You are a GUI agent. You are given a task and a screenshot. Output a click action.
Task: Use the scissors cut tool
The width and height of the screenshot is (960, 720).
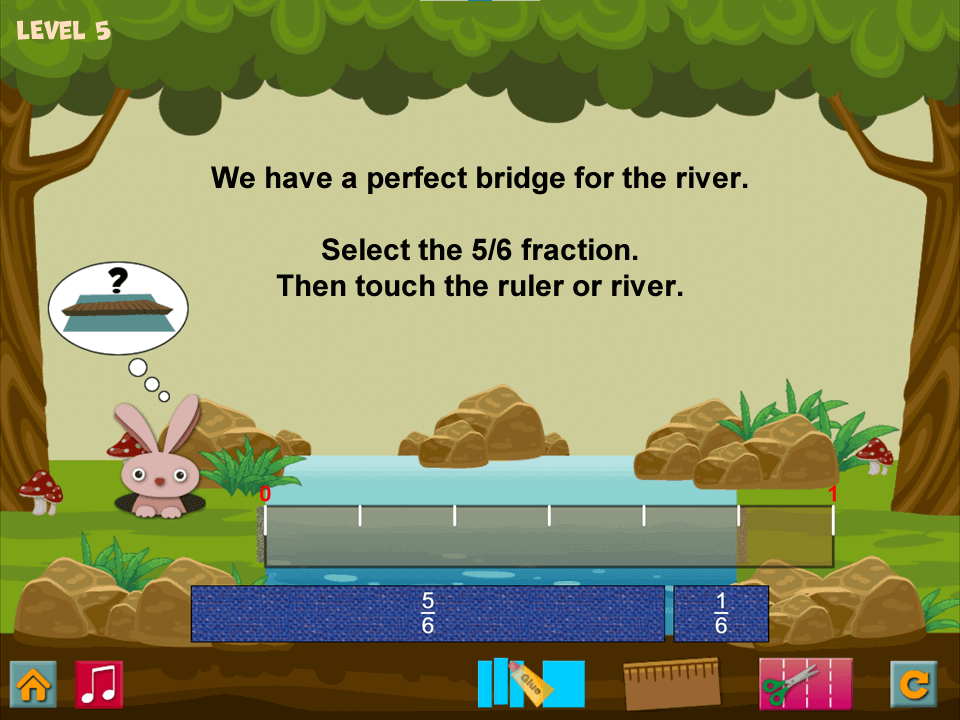click(x=805, y=684)
